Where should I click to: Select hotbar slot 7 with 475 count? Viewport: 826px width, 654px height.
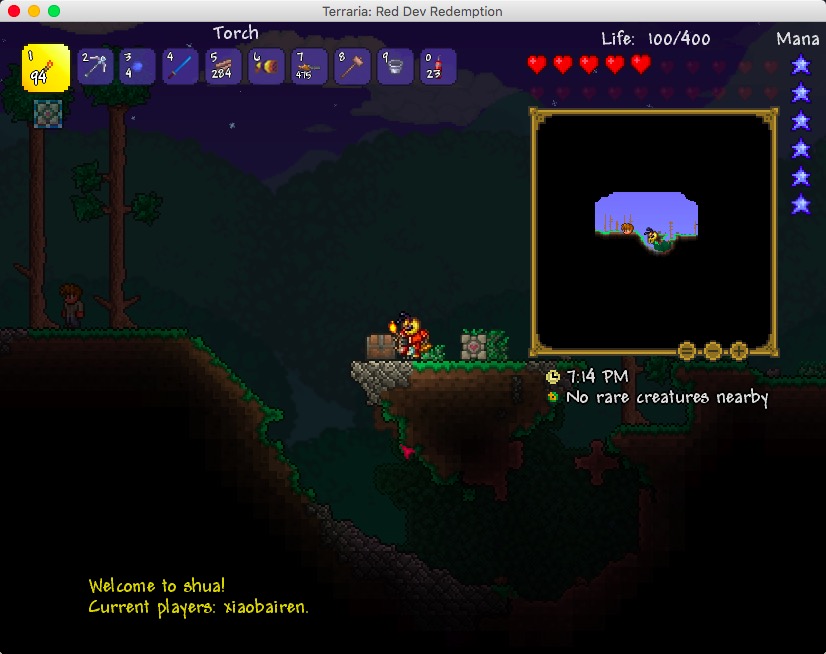coord(309,68)
